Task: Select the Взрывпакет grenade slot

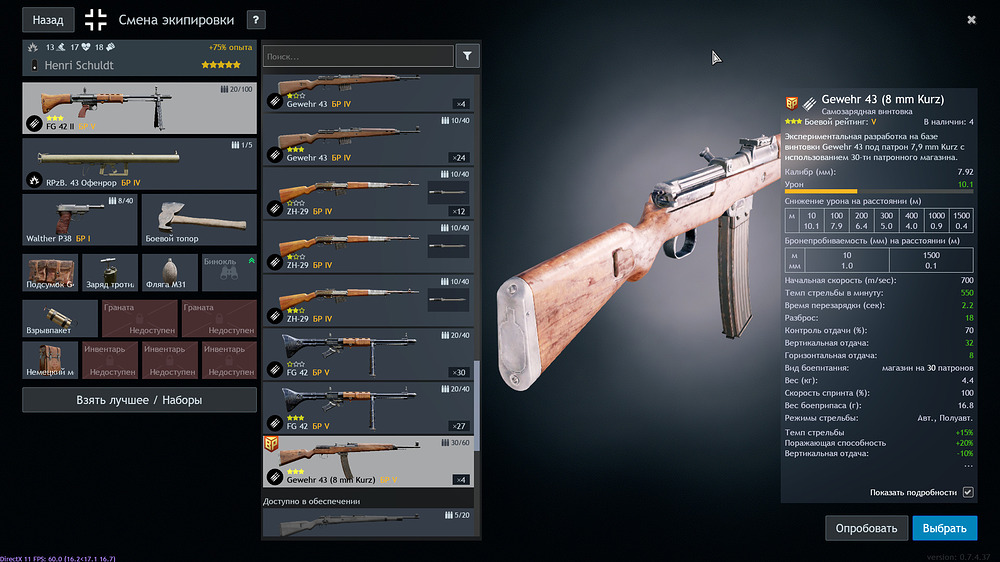Action: 60,318
